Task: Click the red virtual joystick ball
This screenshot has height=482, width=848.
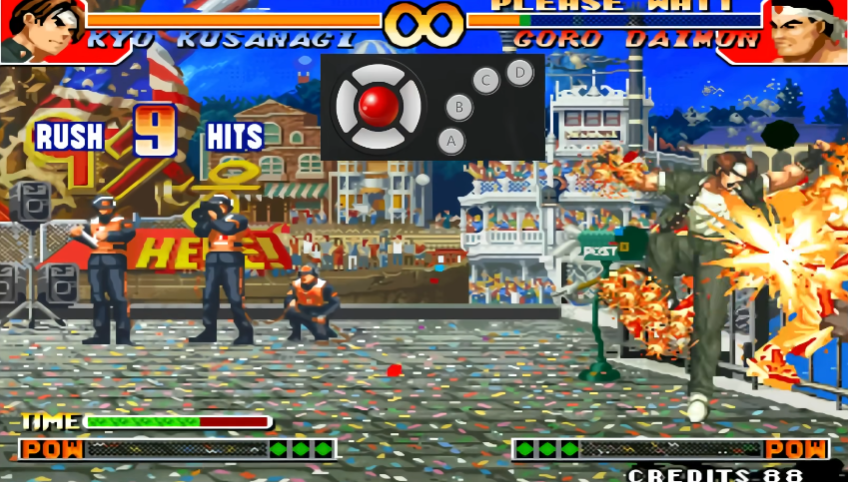Action: pyautogui.click(x=379, y=104)
